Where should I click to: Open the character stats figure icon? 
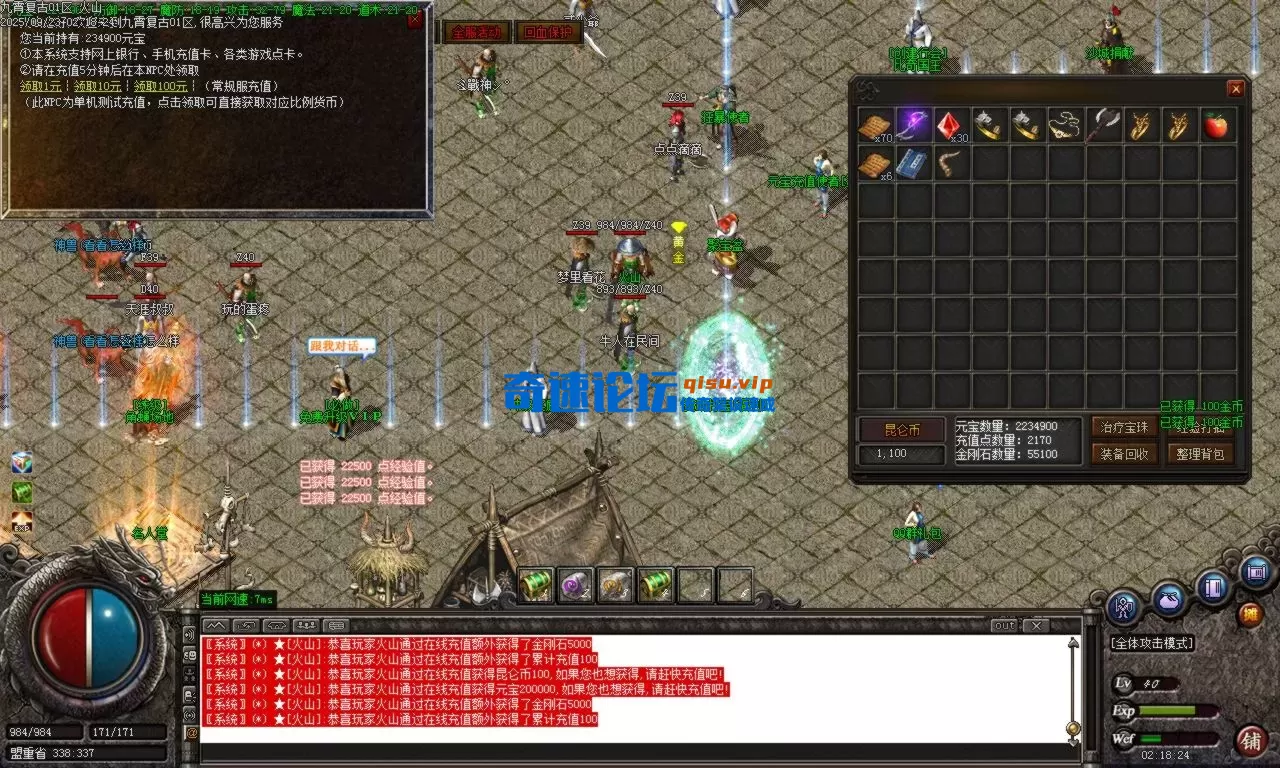click(1122, 604)
